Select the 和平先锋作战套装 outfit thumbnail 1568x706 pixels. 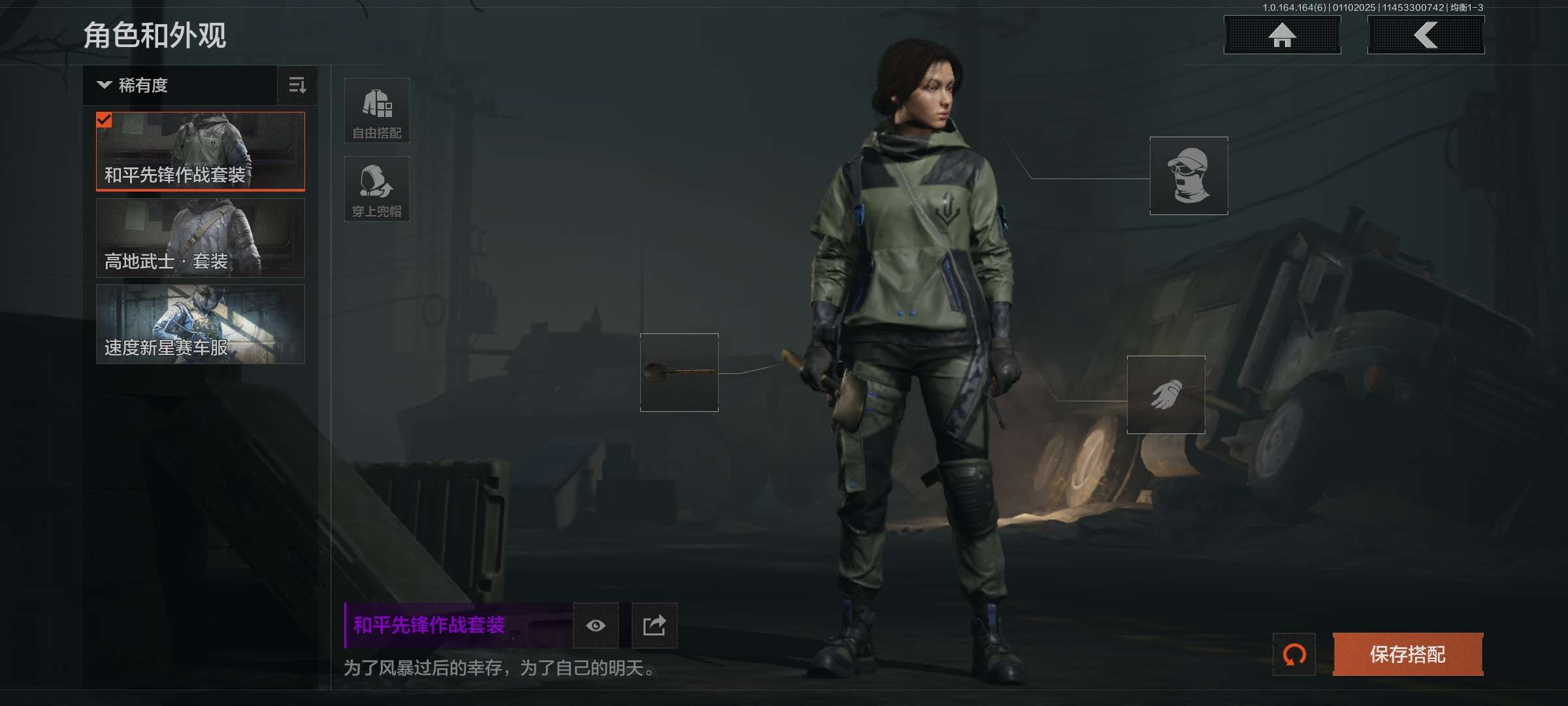(201, 151)
